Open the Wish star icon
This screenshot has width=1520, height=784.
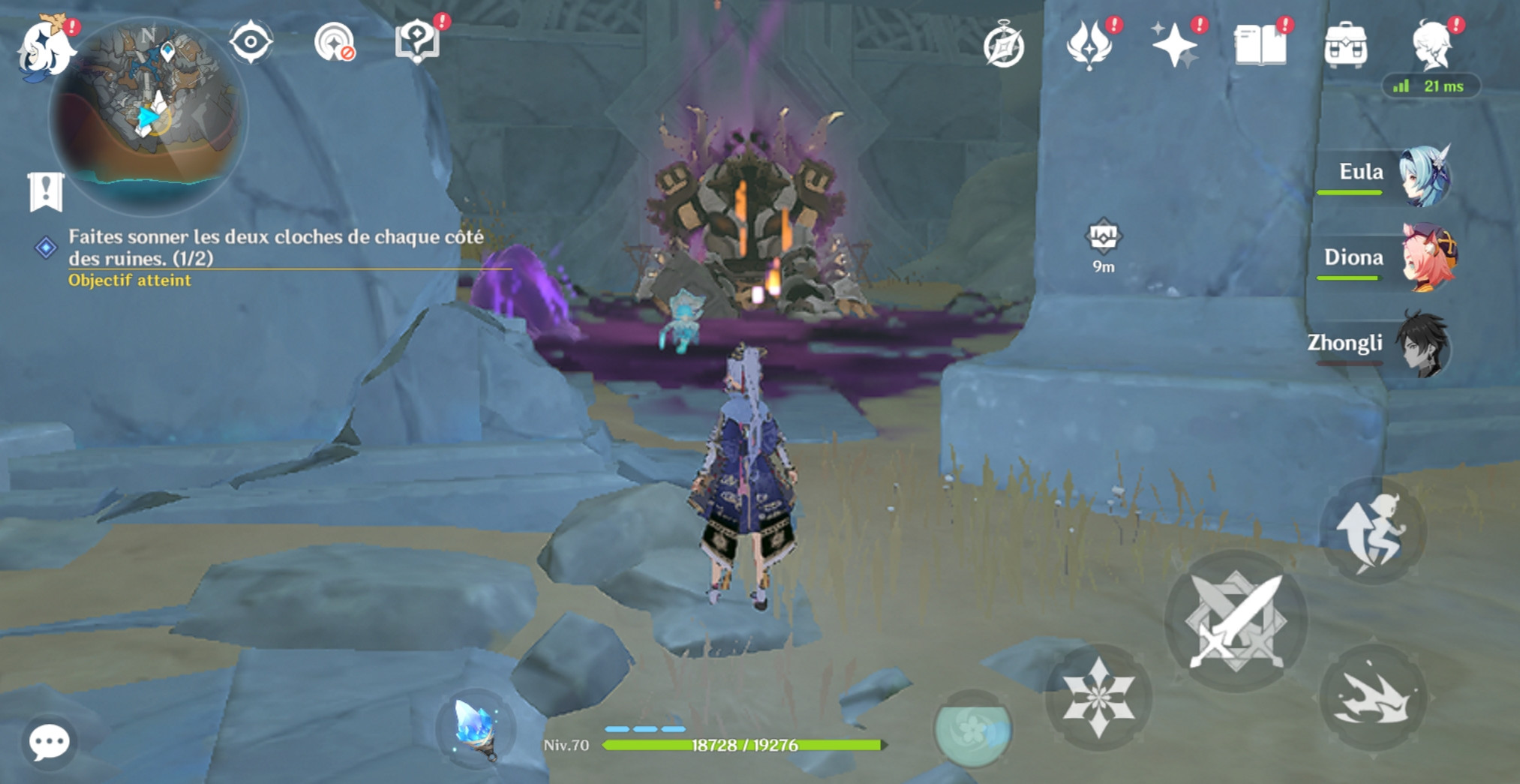(1174, 45)
